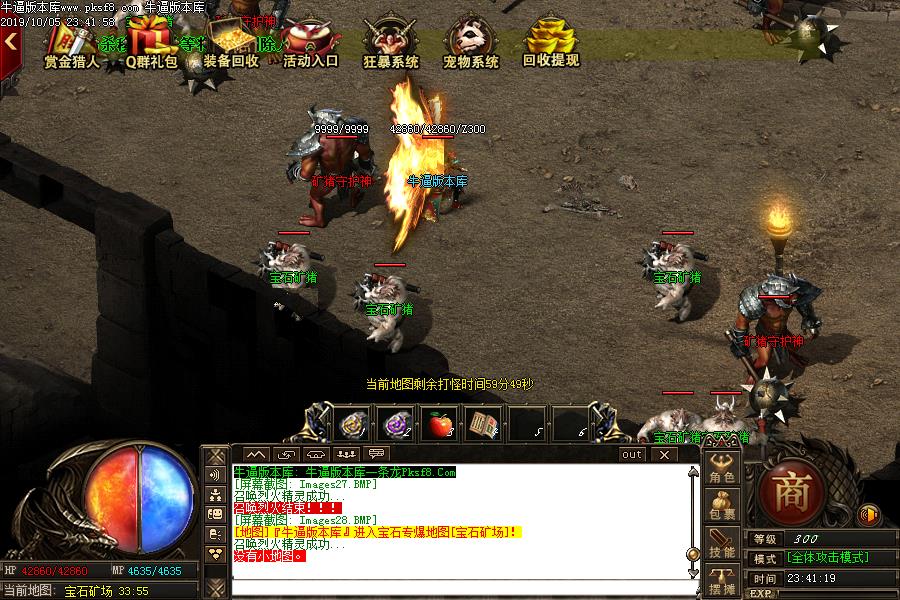Open the 摆摊 stall menu
Image resolution: width=900 pixels, height=600 pixels.
coord(722,582)
